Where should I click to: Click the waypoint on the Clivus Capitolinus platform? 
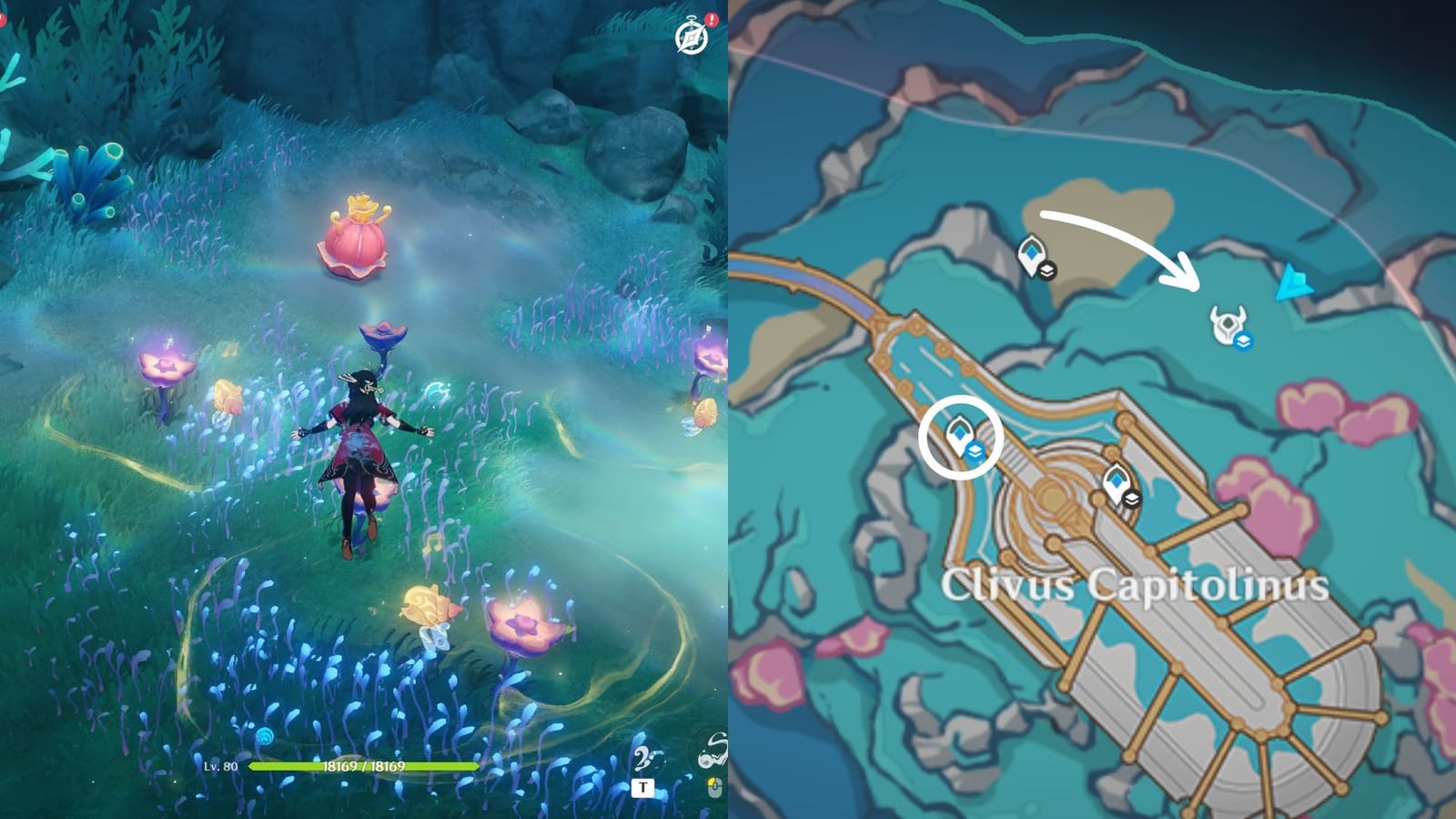point(1117,480)
